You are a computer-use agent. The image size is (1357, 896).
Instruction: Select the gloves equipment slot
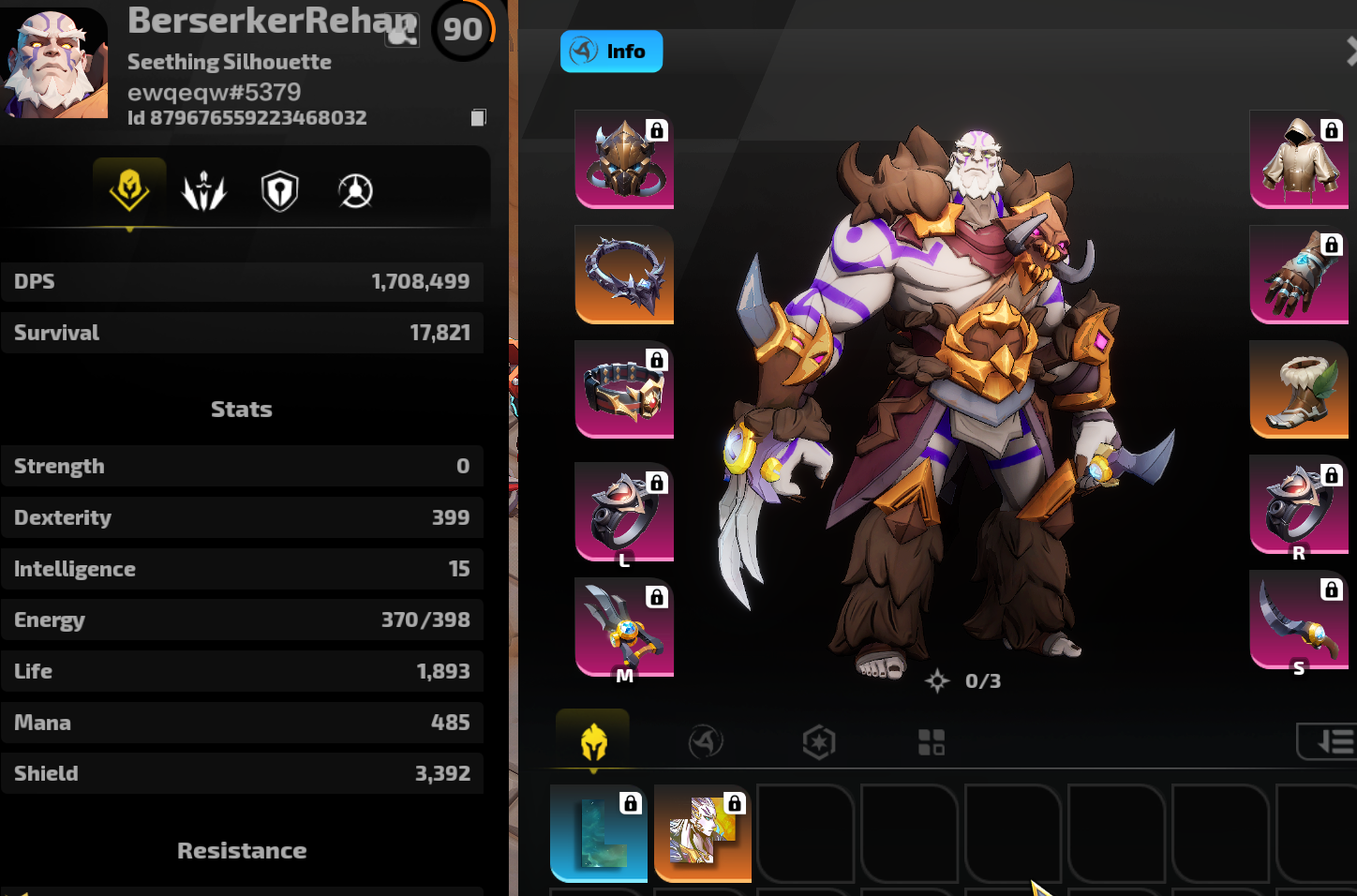(1299, 274)
